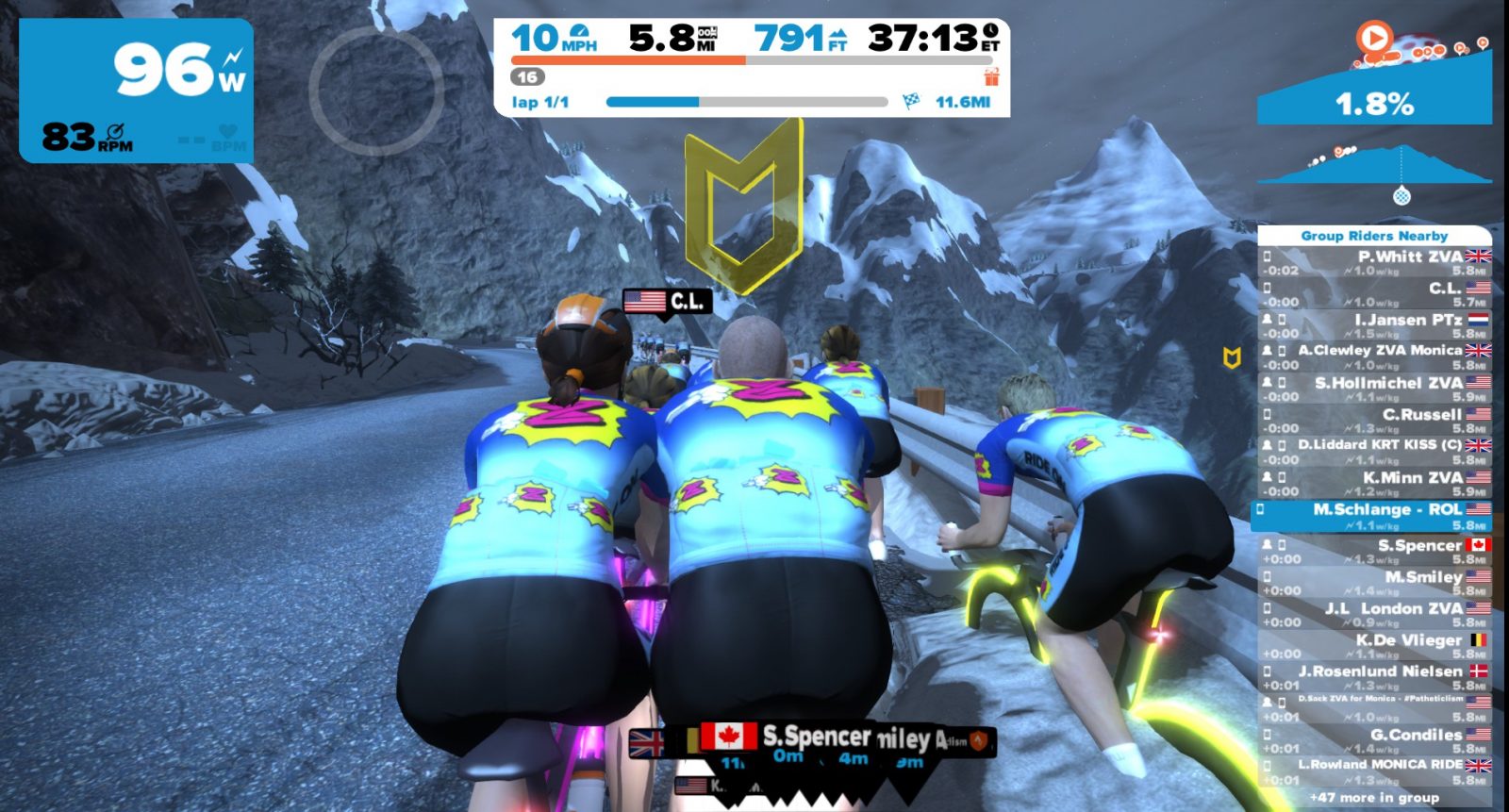The height and width of the screenshot is (812, 1509).
Task: Select S.Hollmichel ZVA in nearby riders
Action: [x=1374, y=389]
